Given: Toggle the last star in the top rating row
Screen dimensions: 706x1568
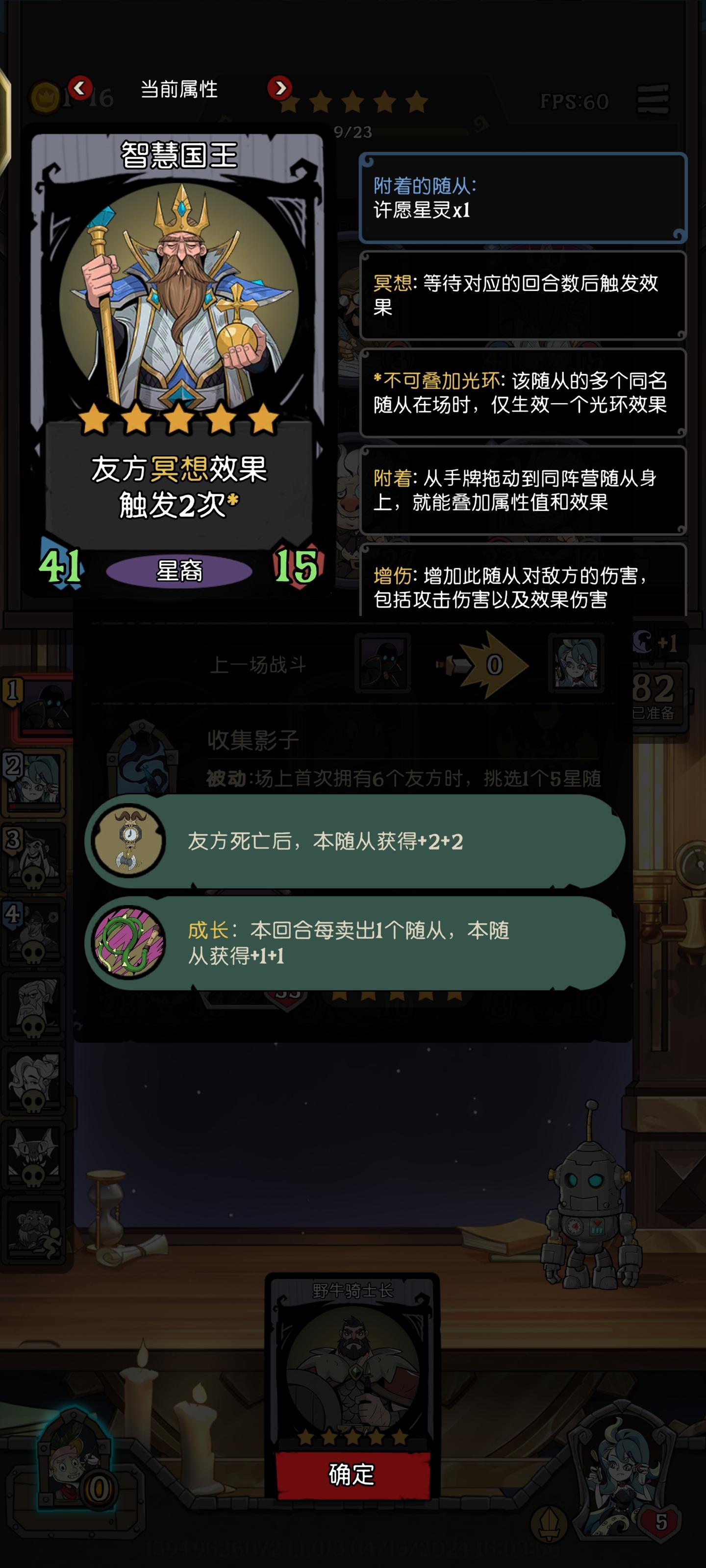Looking at the screenshot, I should 417,101.
